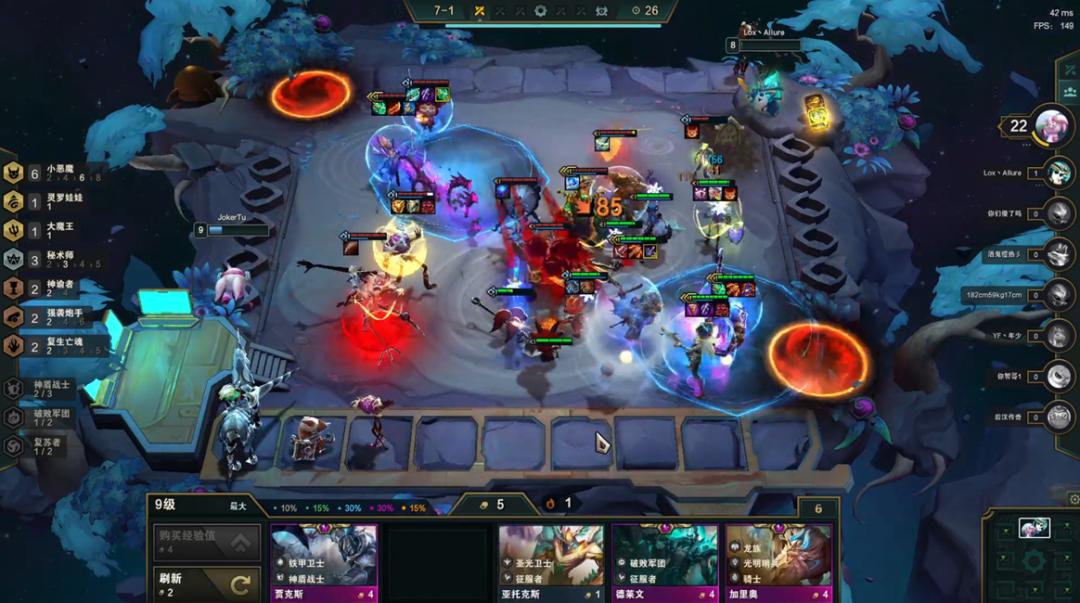Click the 购买经验值 buy XP button
Image resolution: width=1080 pixels, height=603 pixels.
(x=206, y=541)
